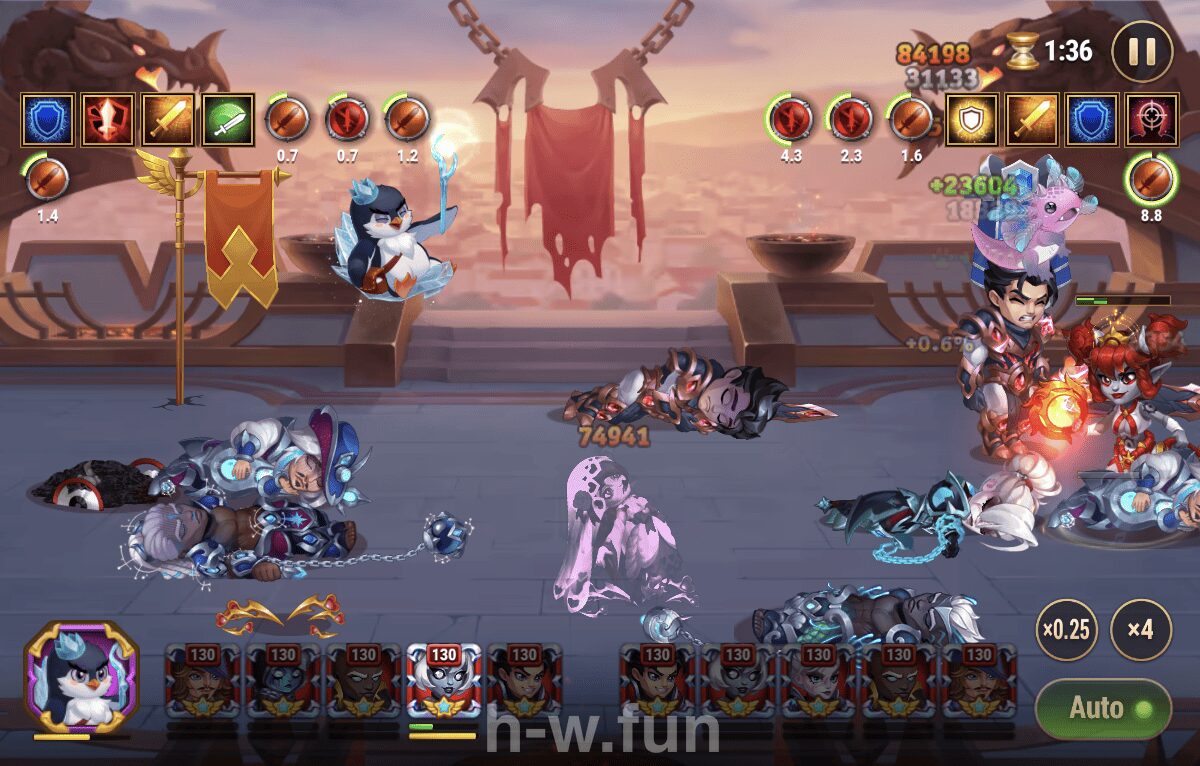Slow the battle to ×0.25 speed
1200x766 pixels.
[x=1066, y=631]
